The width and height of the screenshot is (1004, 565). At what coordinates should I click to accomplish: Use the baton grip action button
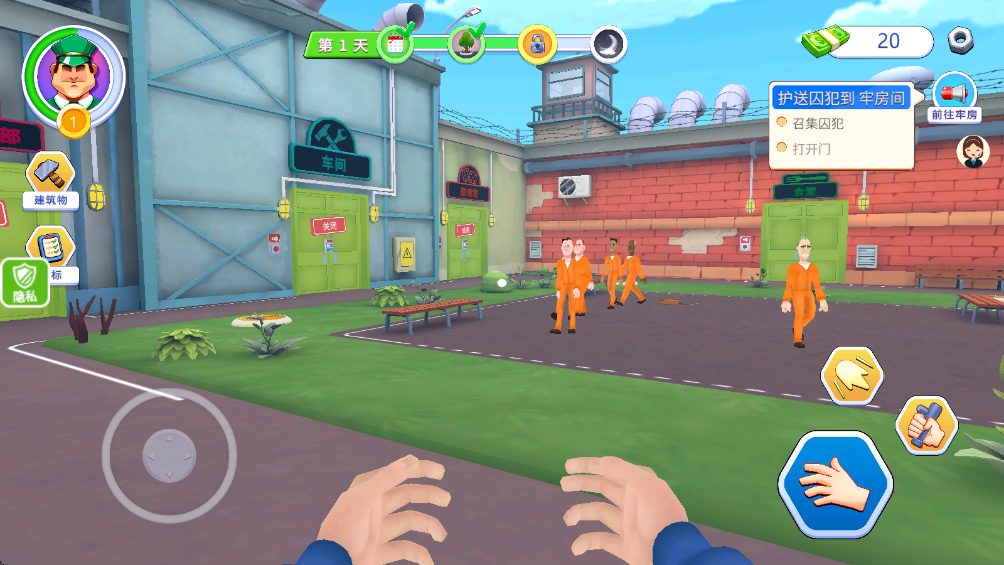click(925, 424)
